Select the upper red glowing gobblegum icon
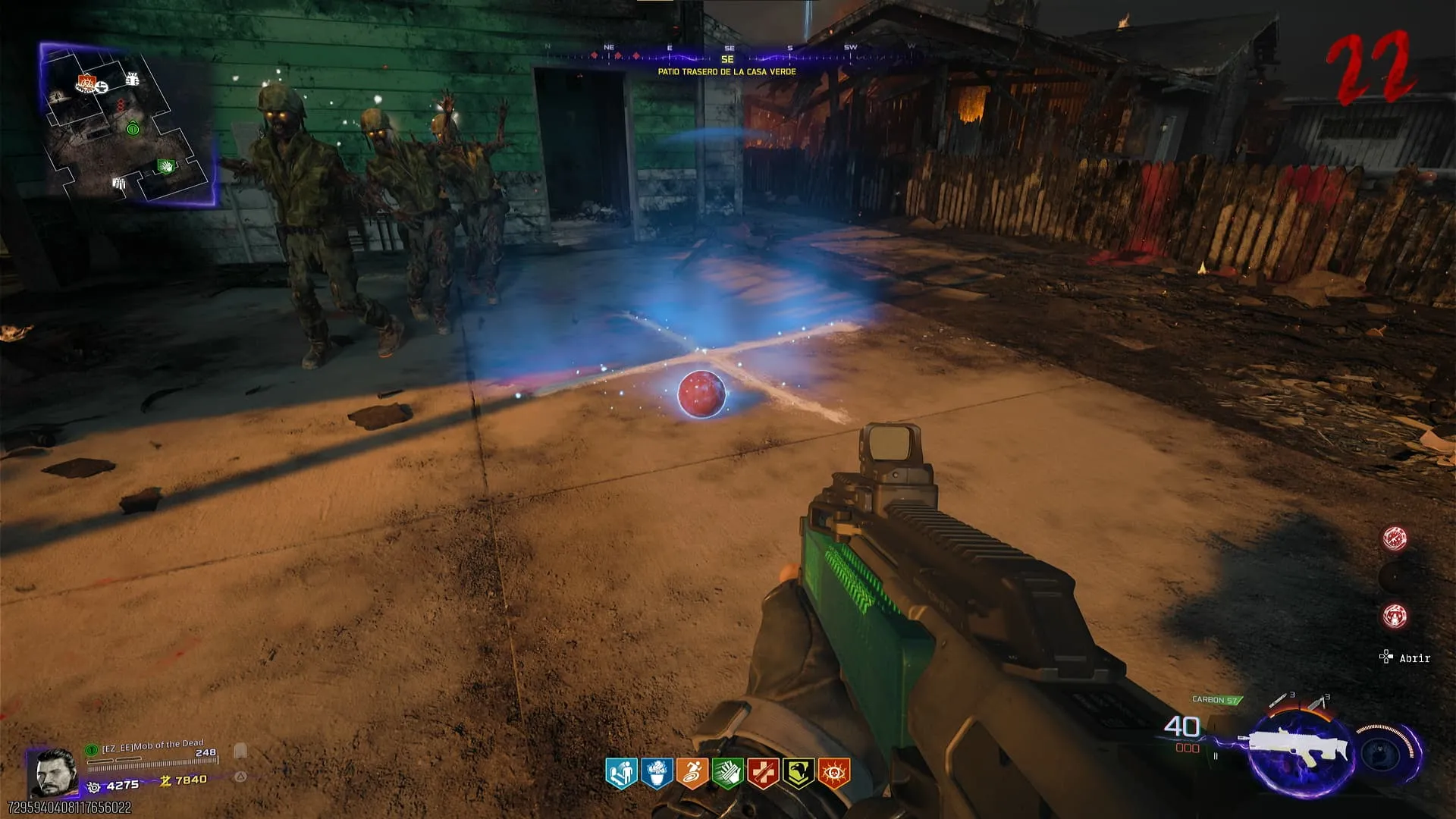Viewport: 1456px width, 819px height. [1395, 538]
